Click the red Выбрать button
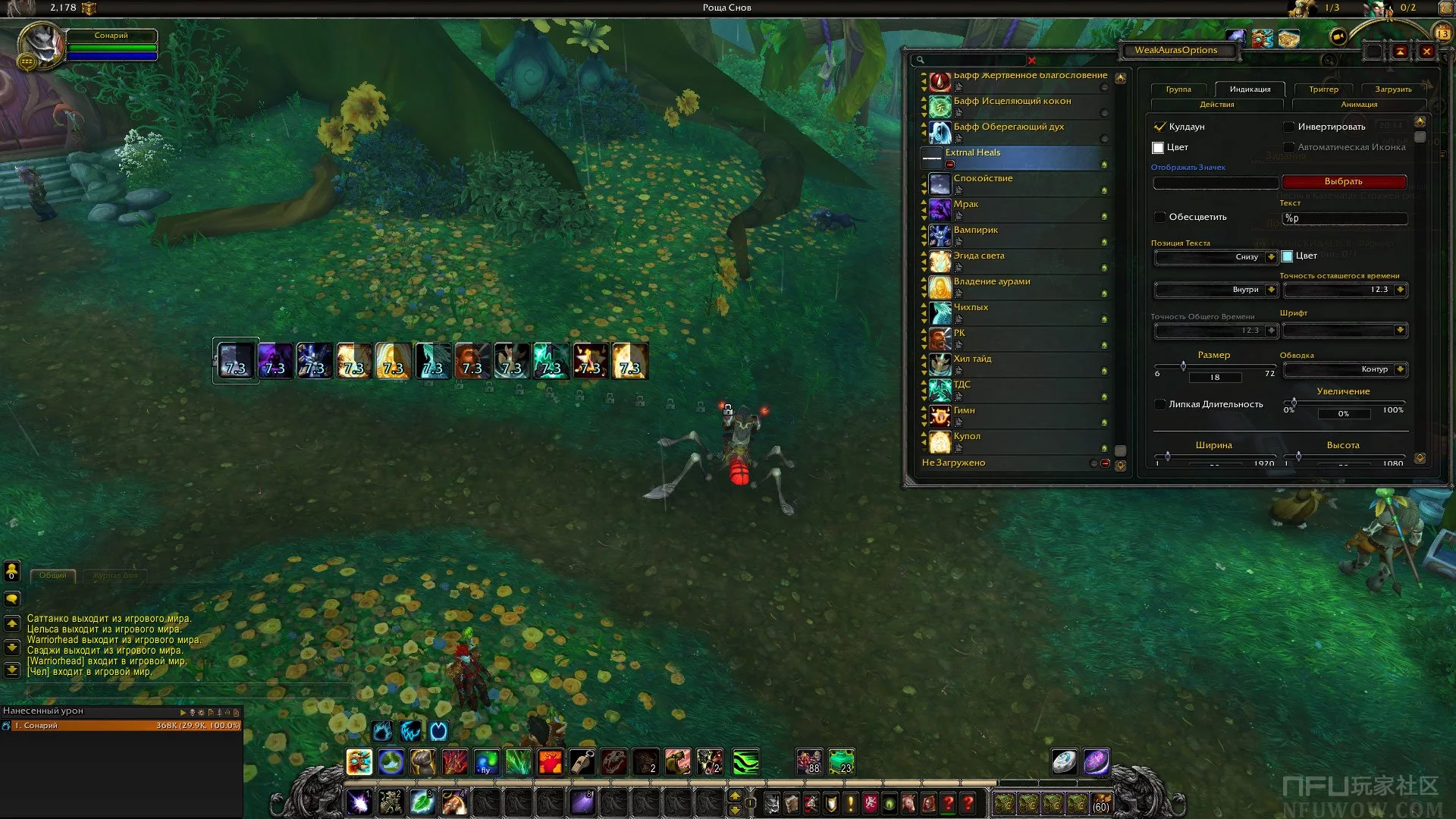This screenshot has height=819, width=1456. click(x=1343, y=182)
